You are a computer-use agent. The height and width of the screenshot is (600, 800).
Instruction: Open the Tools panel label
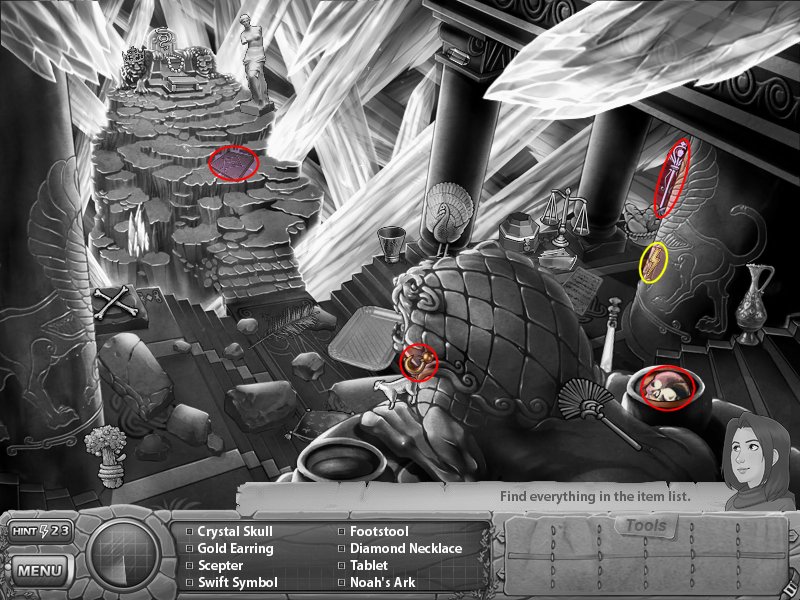click(x=645, y=526)
